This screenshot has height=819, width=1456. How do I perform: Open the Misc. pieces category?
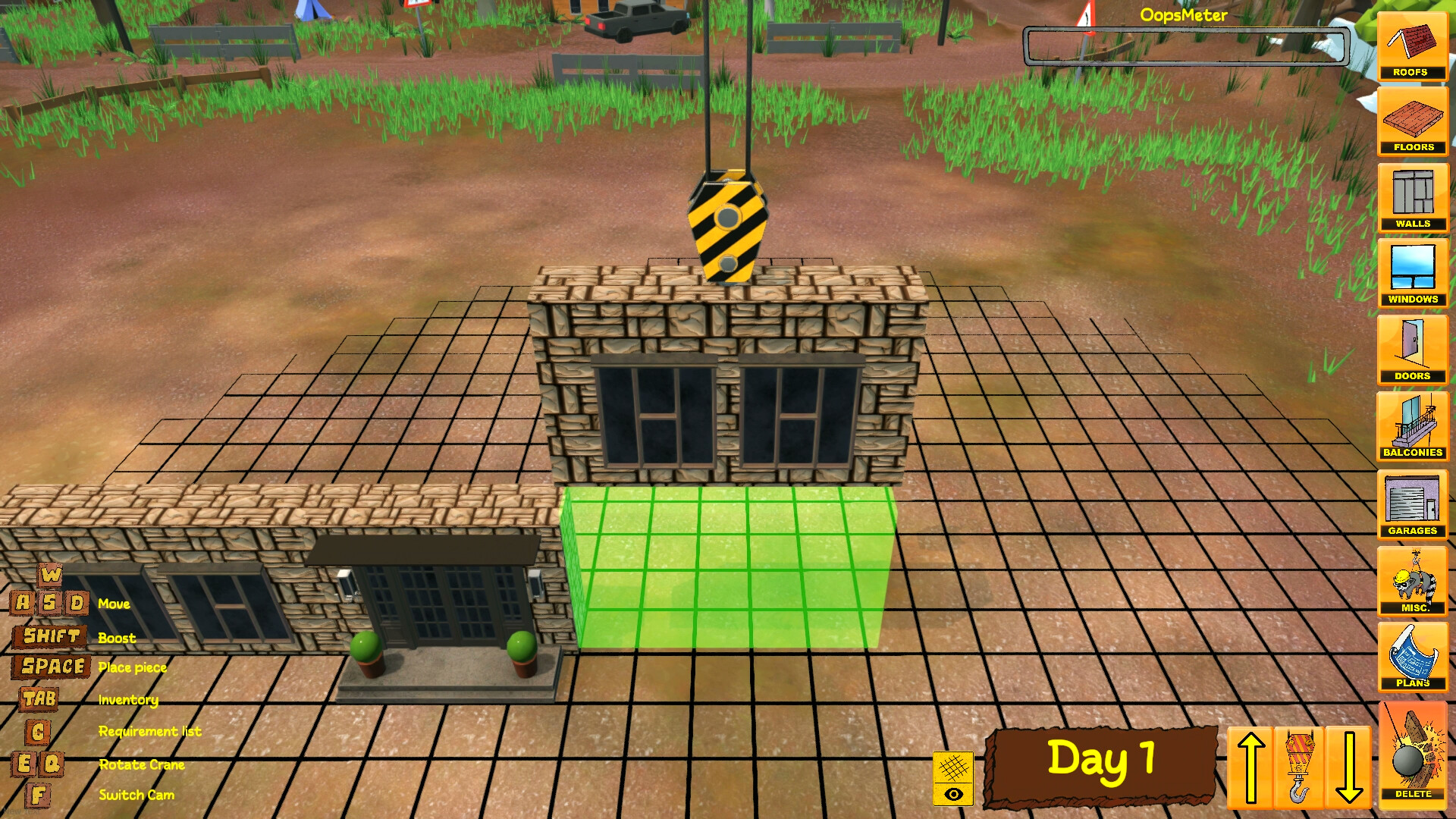(1414, 580)
